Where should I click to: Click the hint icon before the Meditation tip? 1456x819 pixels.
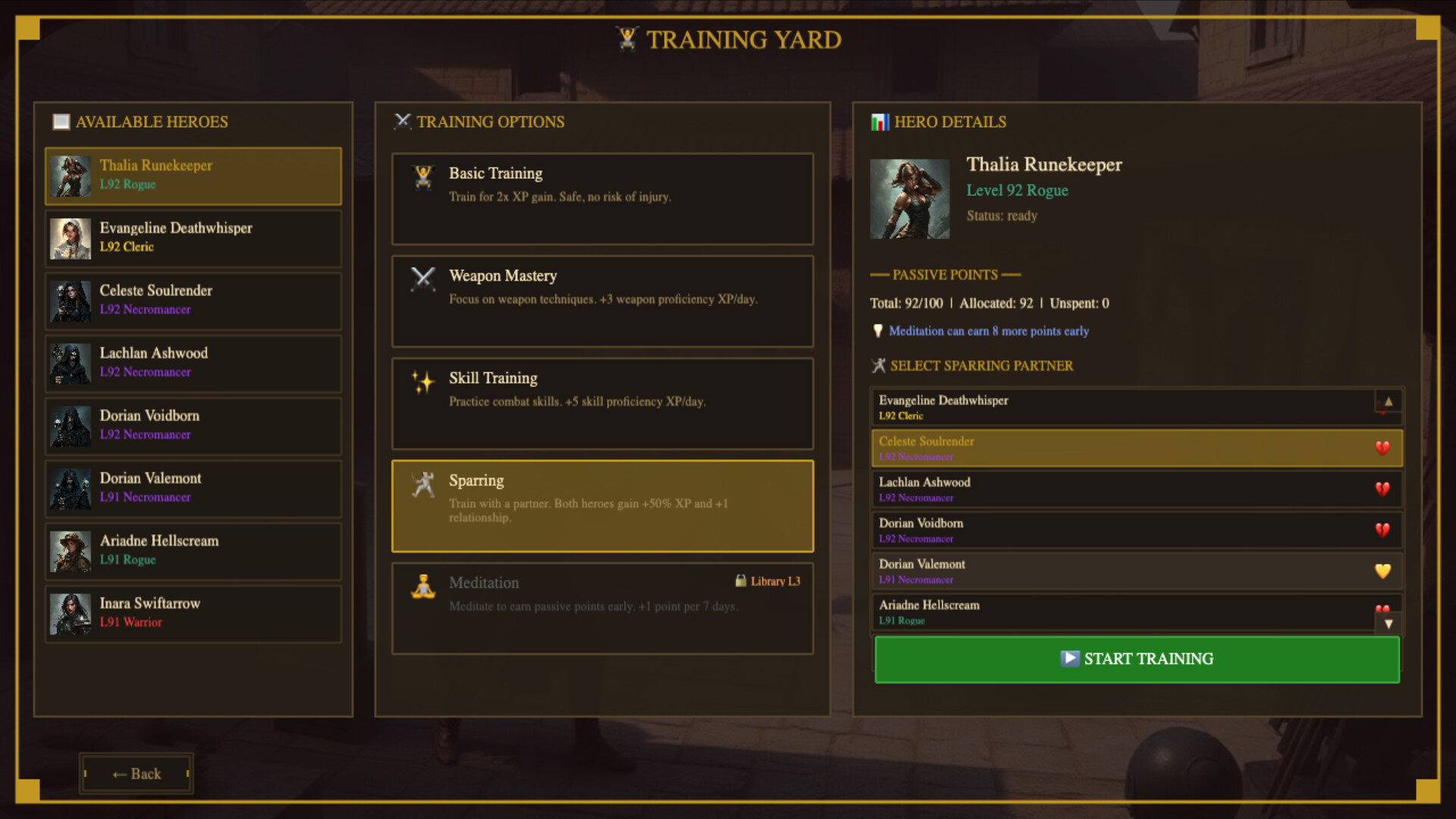[x=878, y=331]
